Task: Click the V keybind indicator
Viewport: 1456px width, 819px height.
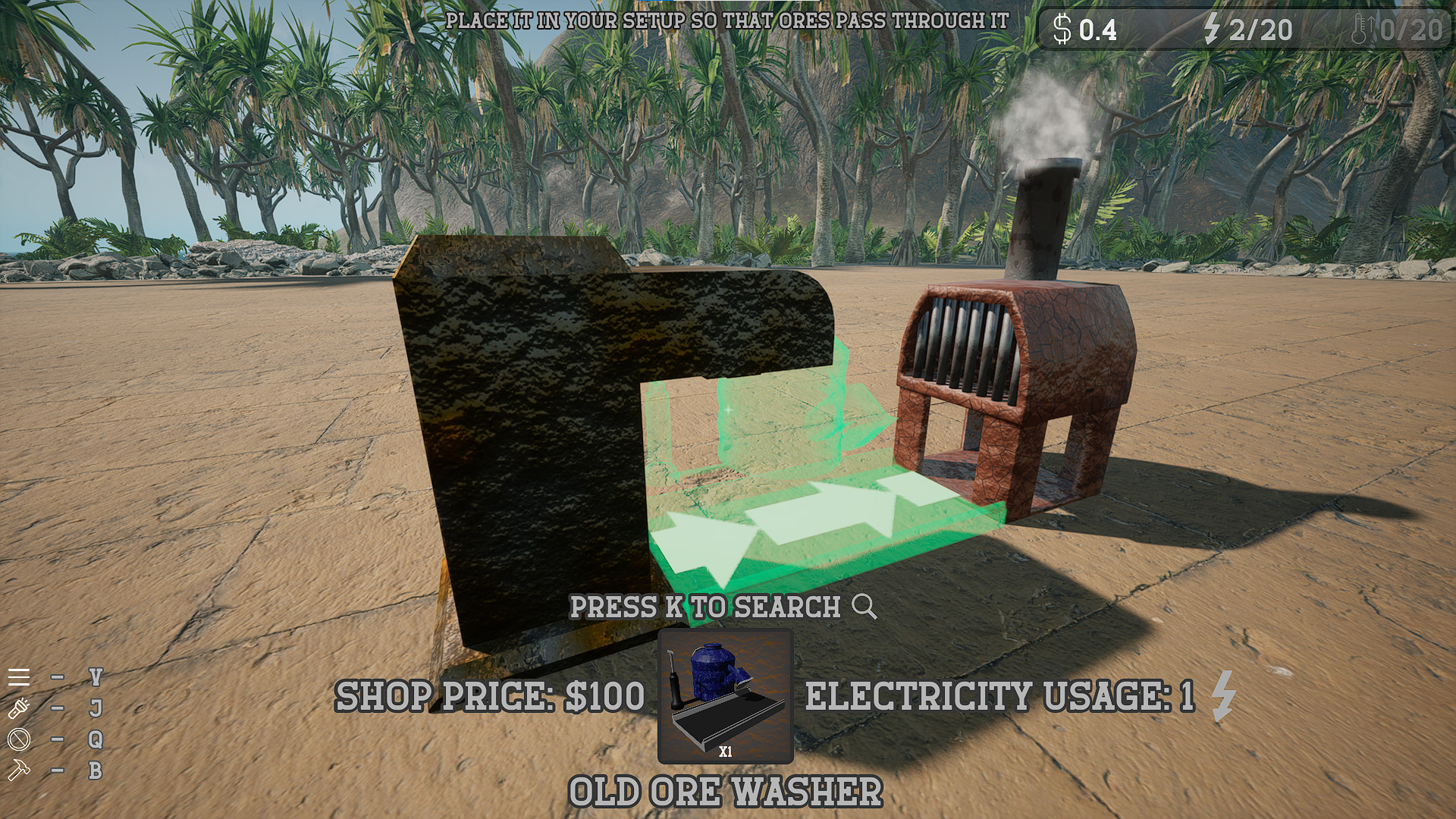Action: pyautogui.click(x=94, y=676)
